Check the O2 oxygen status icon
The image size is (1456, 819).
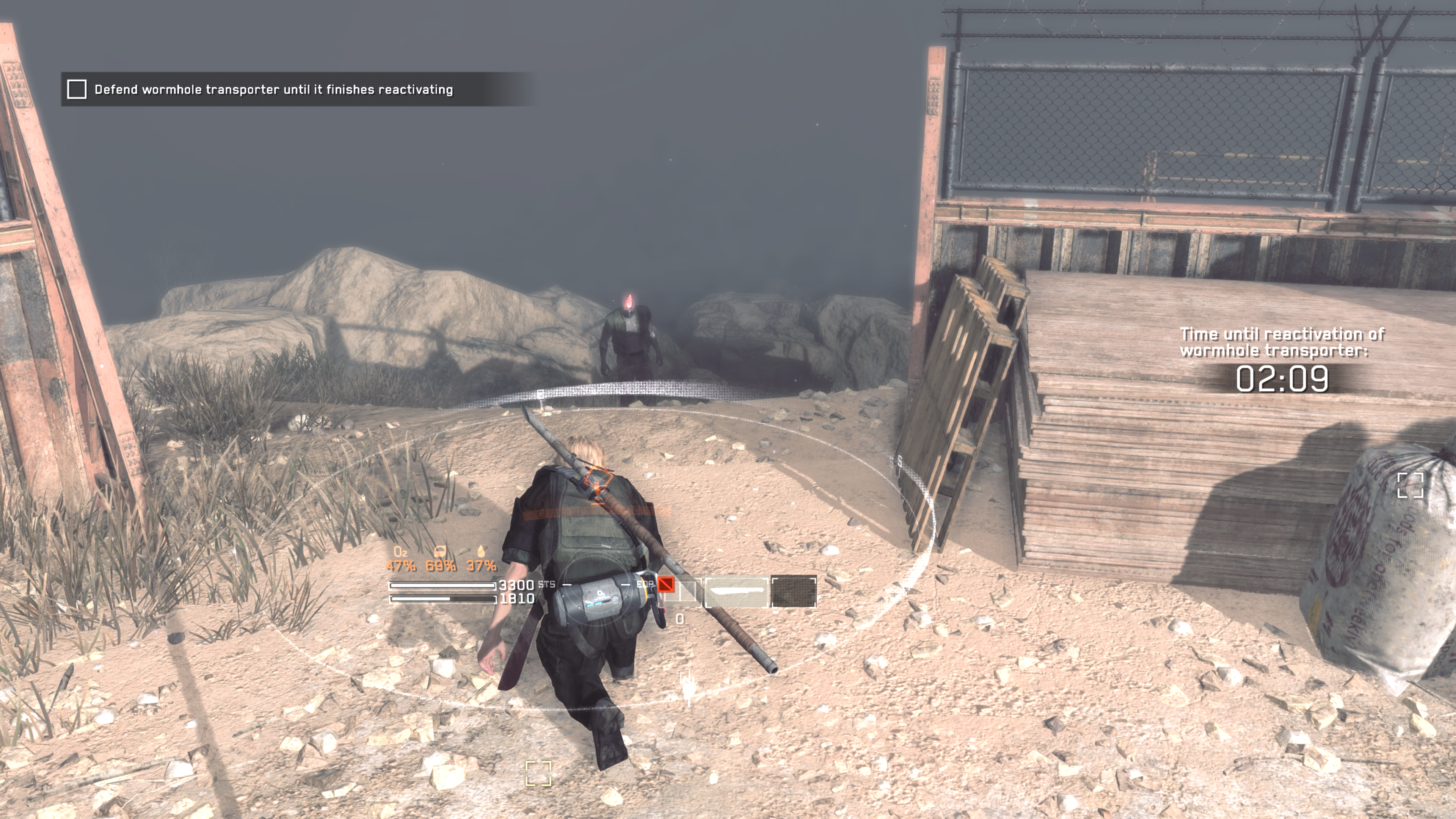[x=400, y=551]
